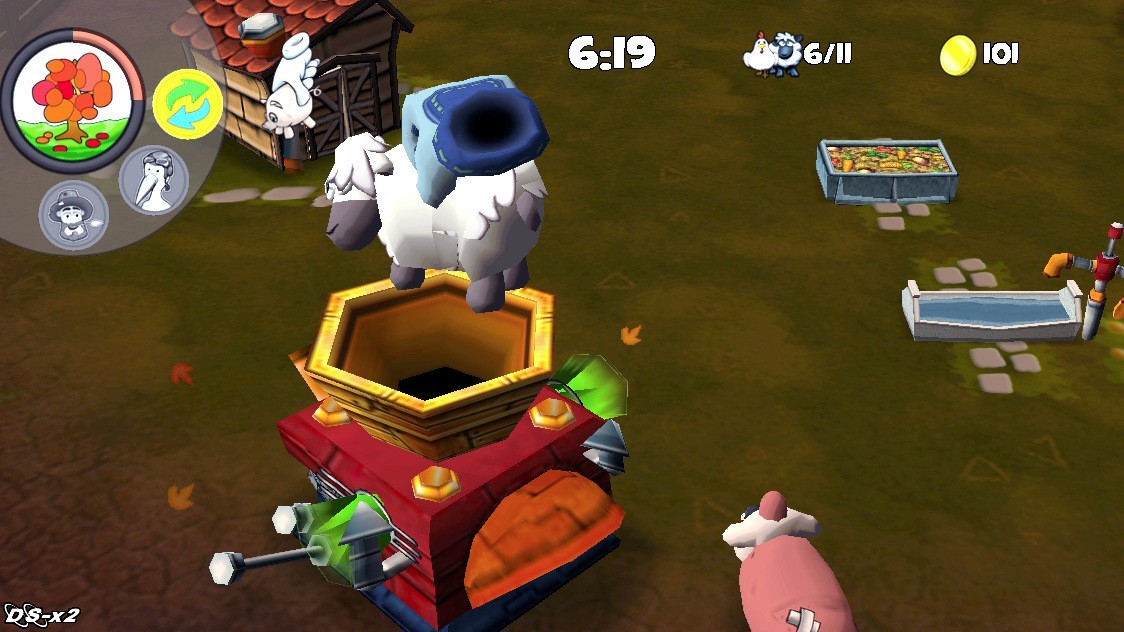
Task: Activate the yellow swap arrows button
Action: point(187,104)
